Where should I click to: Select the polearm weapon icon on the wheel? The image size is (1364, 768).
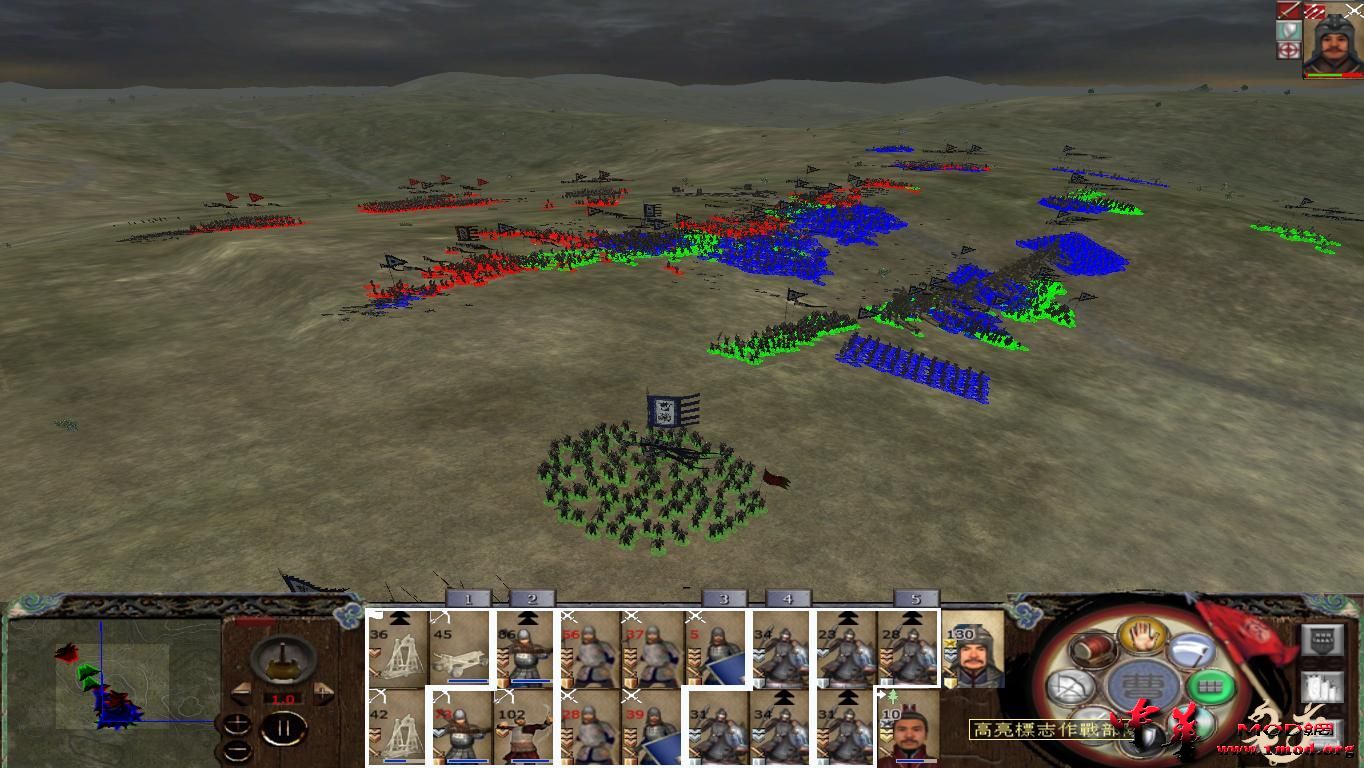point(1193,653)
